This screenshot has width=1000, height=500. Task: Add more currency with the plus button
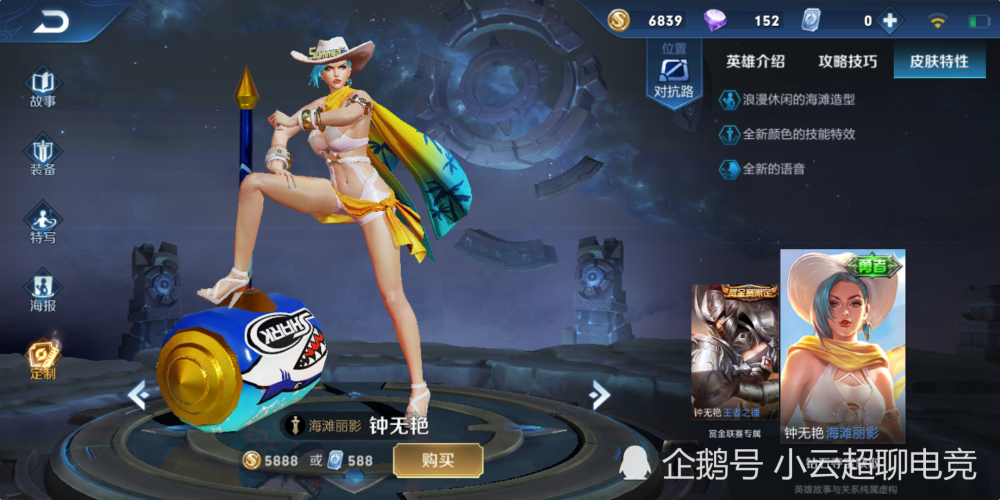889,21
